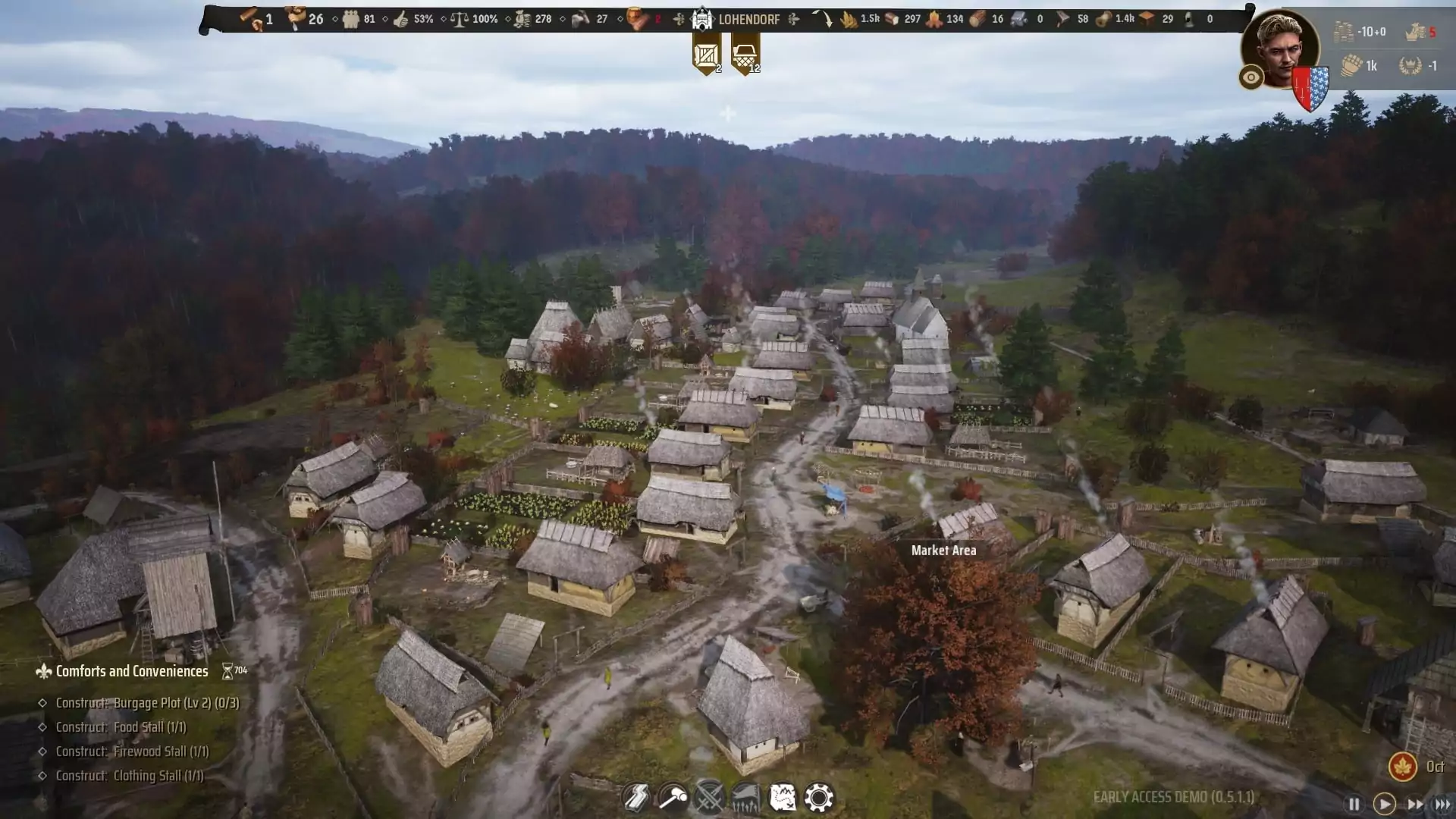Set triple fast-forward speed
This screenshot has width=1456, height=819.
pyautogui.click(x=1442, y=804)
